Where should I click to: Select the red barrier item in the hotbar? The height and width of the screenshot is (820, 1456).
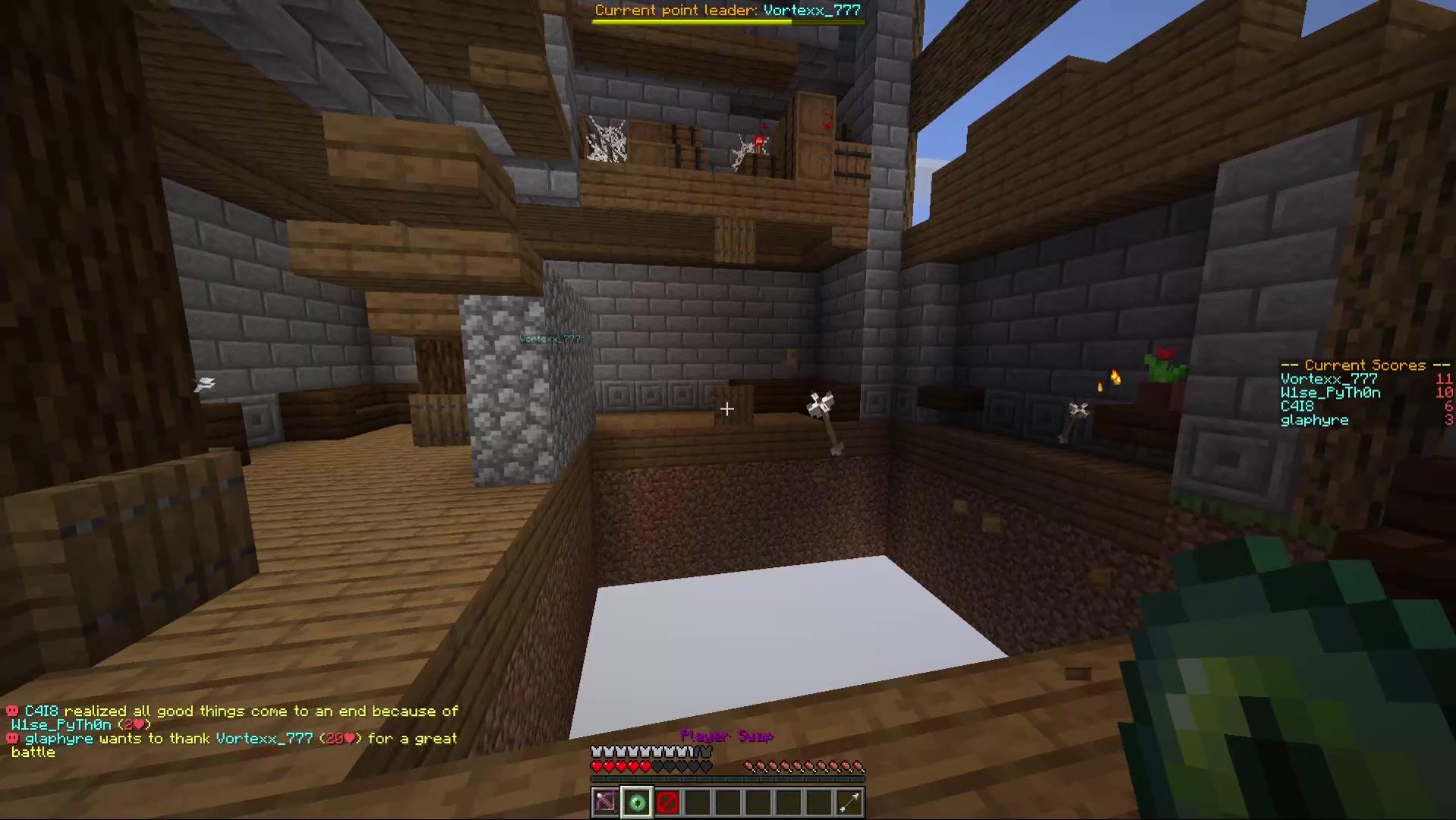click(667, 802)
